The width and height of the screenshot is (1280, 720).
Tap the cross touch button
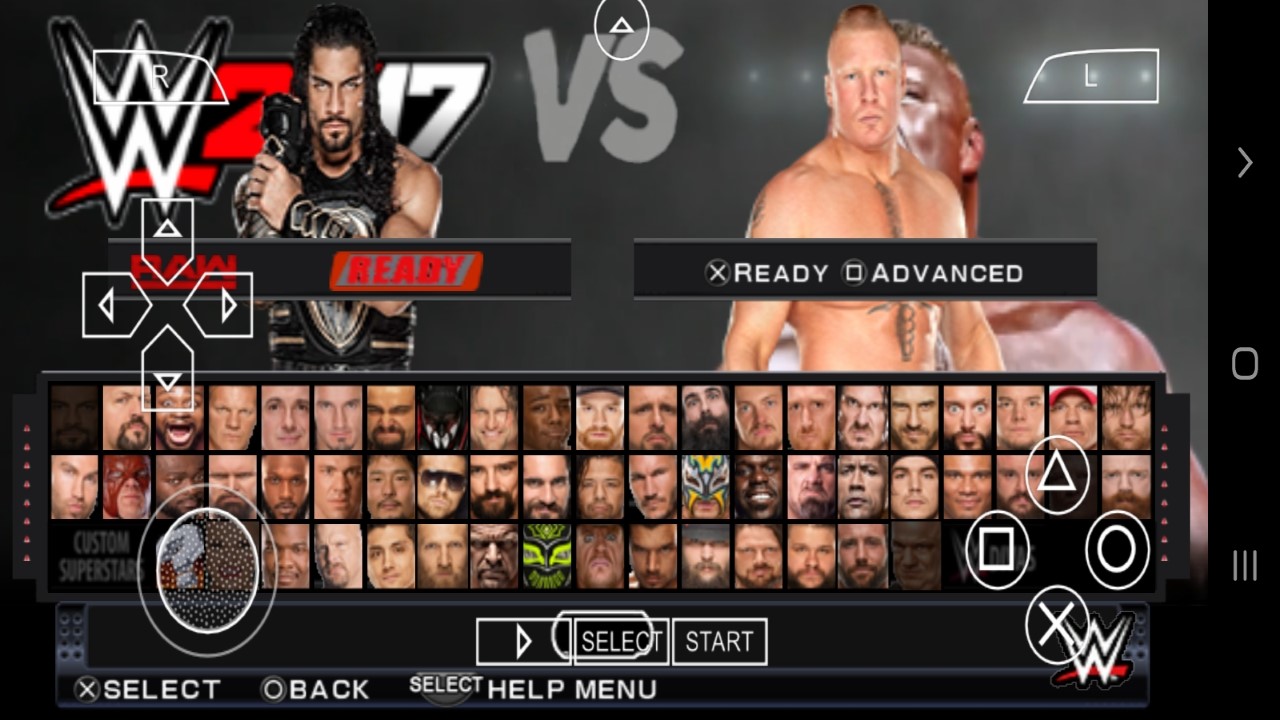click(1056, 624)
